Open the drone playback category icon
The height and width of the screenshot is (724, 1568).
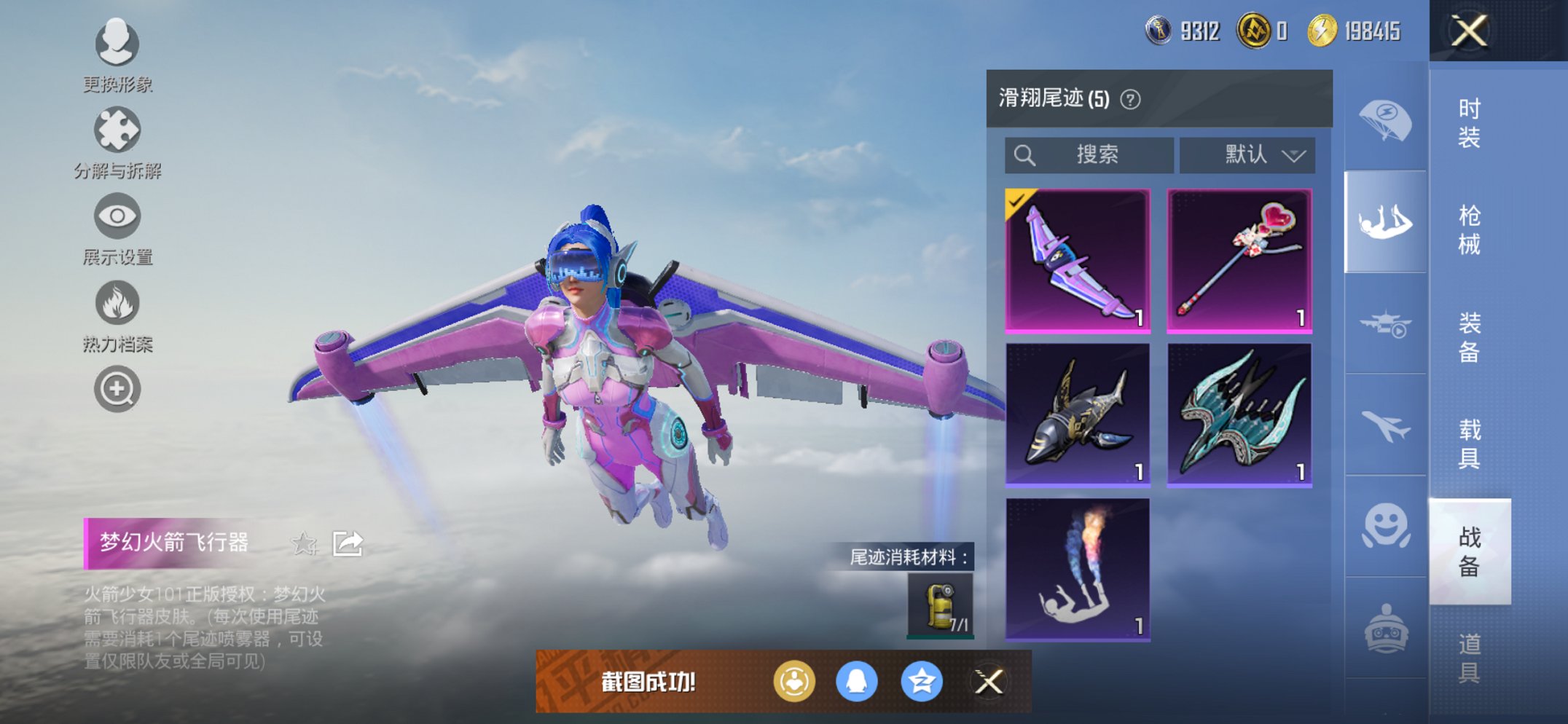click(1383, 319)
